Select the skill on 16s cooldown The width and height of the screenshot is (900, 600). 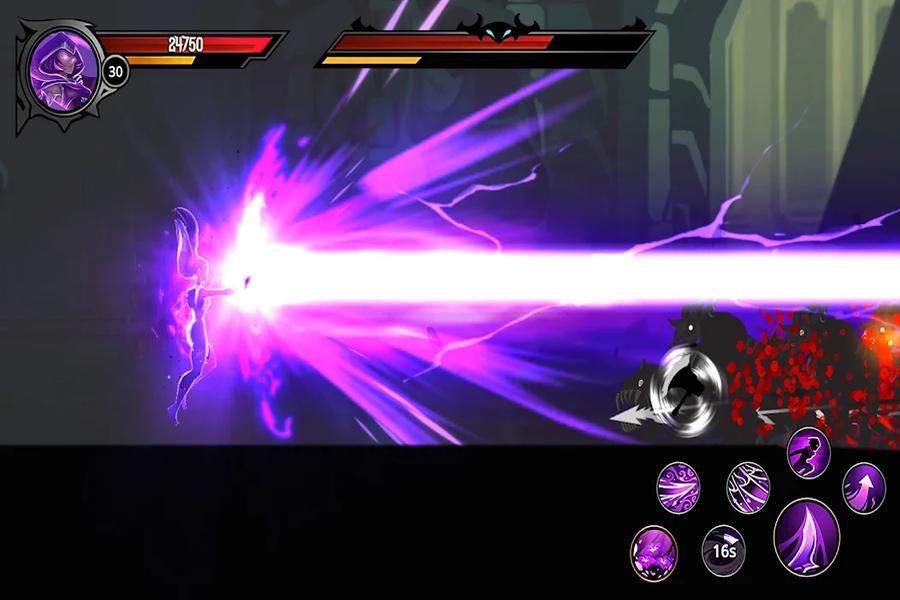tap(725, 549)
